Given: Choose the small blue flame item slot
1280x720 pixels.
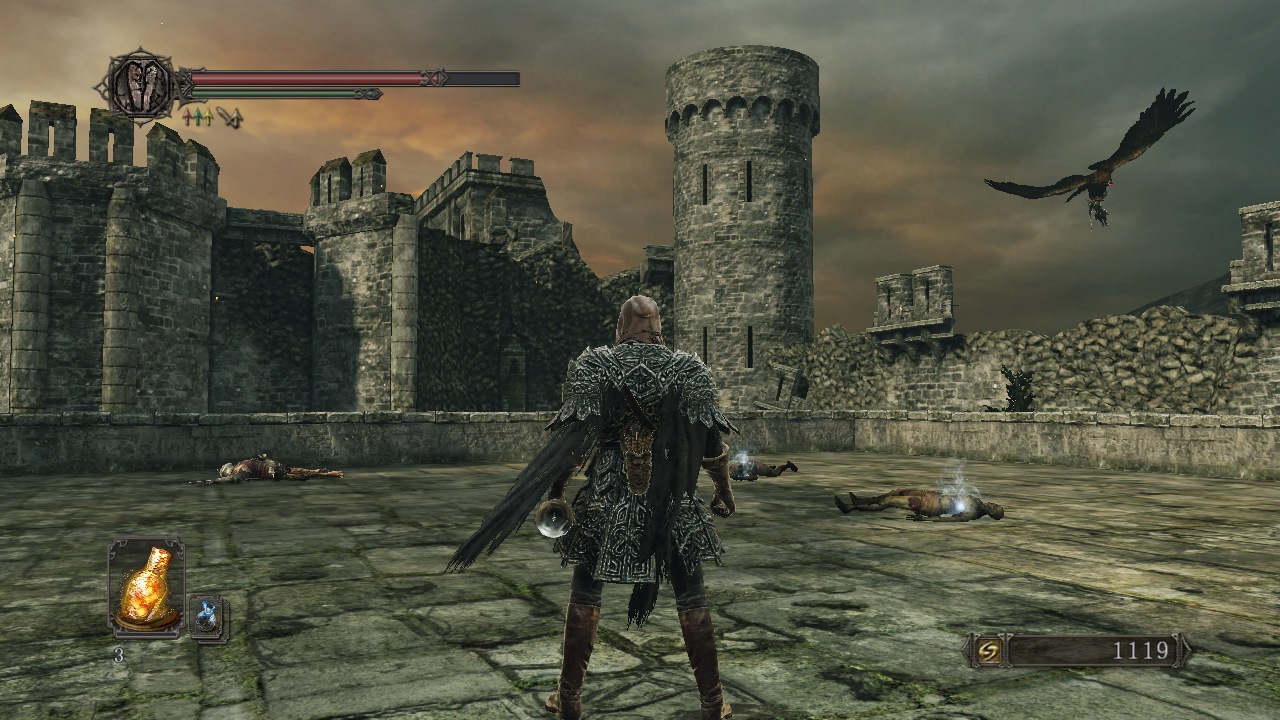Looking at the screenshot, I should click(x=208, y=617).
